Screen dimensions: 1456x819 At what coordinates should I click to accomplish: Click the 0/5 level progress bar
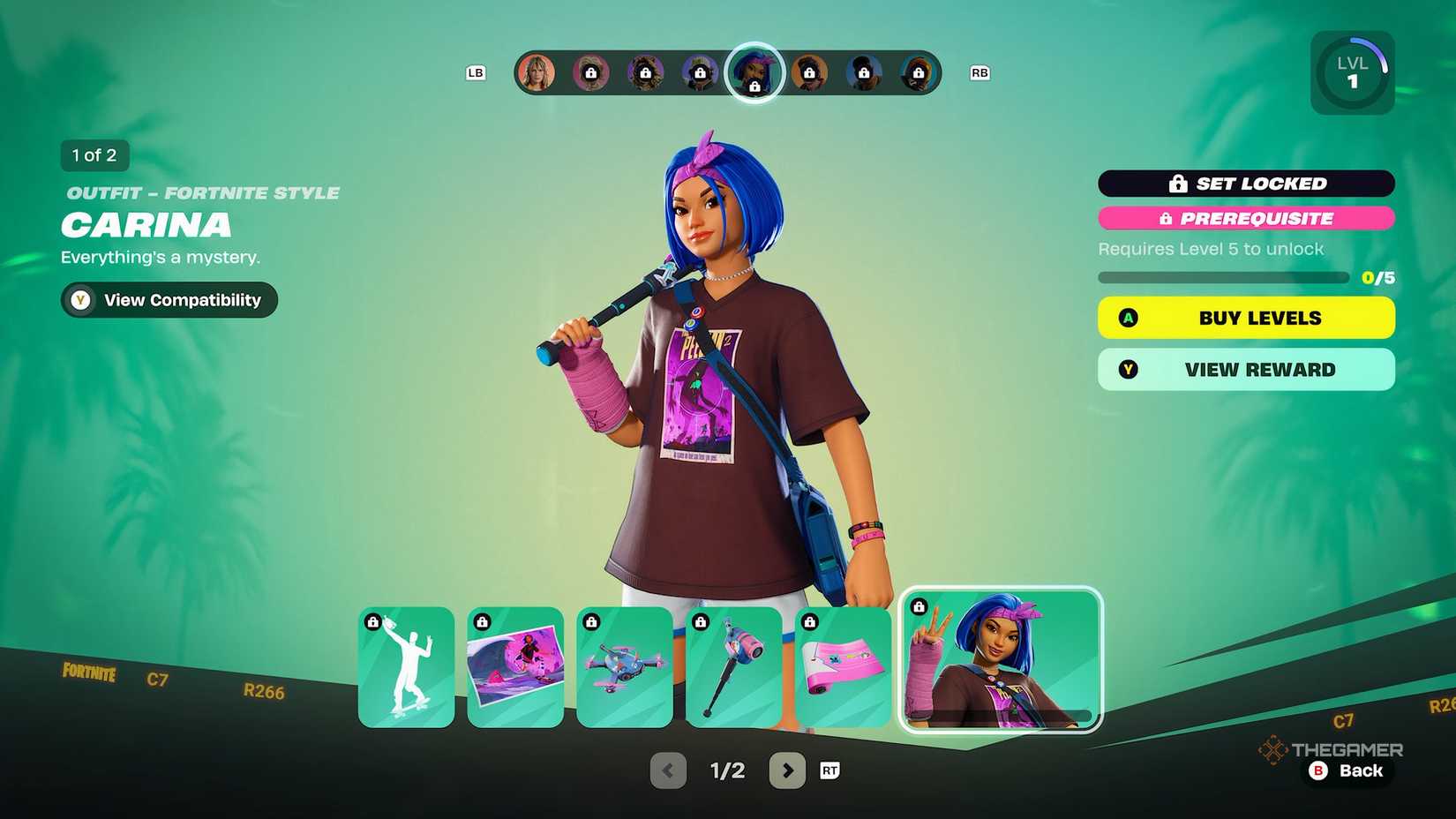click(x=1224, y=276)
